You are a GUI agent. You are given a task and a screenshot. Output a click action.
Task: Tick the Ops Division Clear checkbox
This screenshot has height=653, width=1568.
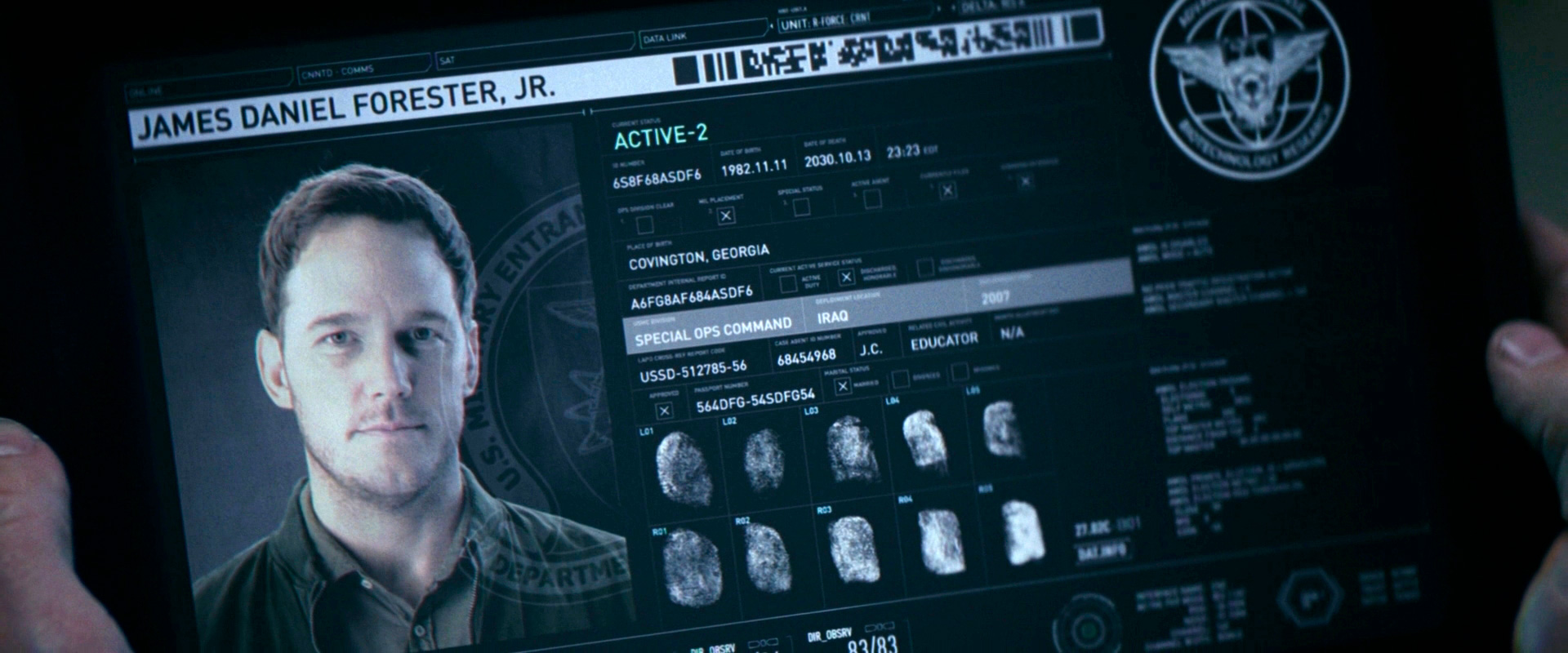645,224
